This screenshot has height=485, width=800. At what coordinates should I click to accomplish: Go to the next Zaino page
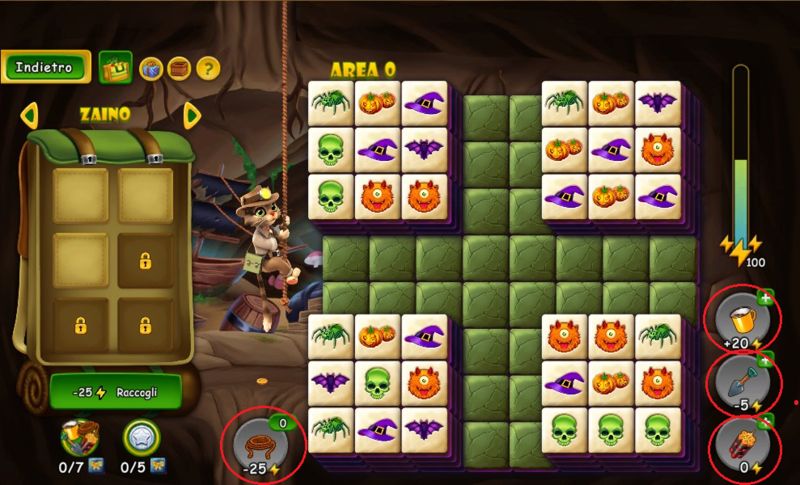(x=192, y=114)
